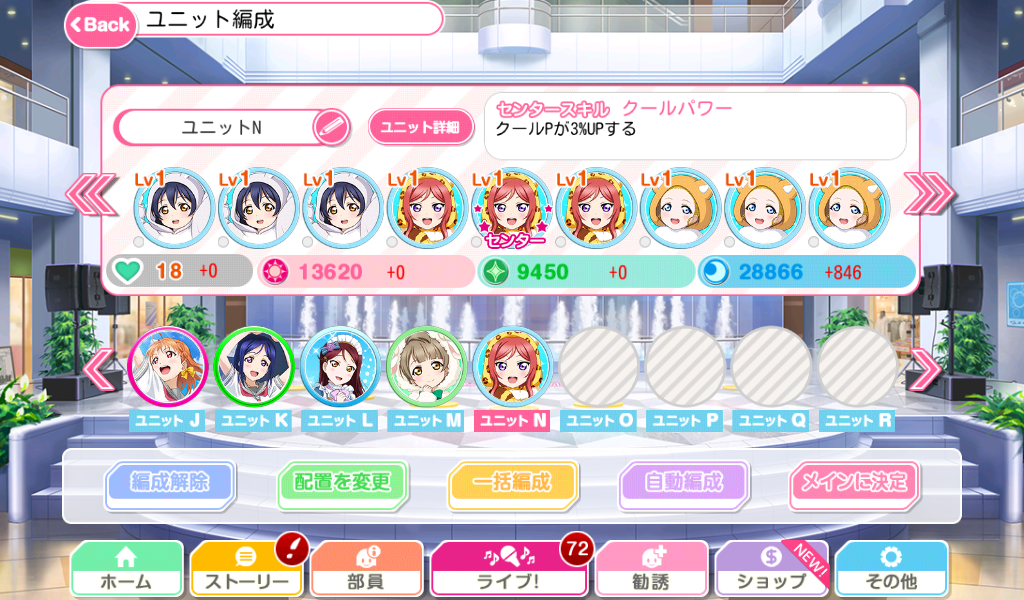Choose unit slot ユニット K
Viewport: 1024px width, 600px height.
tap(253, 366)
